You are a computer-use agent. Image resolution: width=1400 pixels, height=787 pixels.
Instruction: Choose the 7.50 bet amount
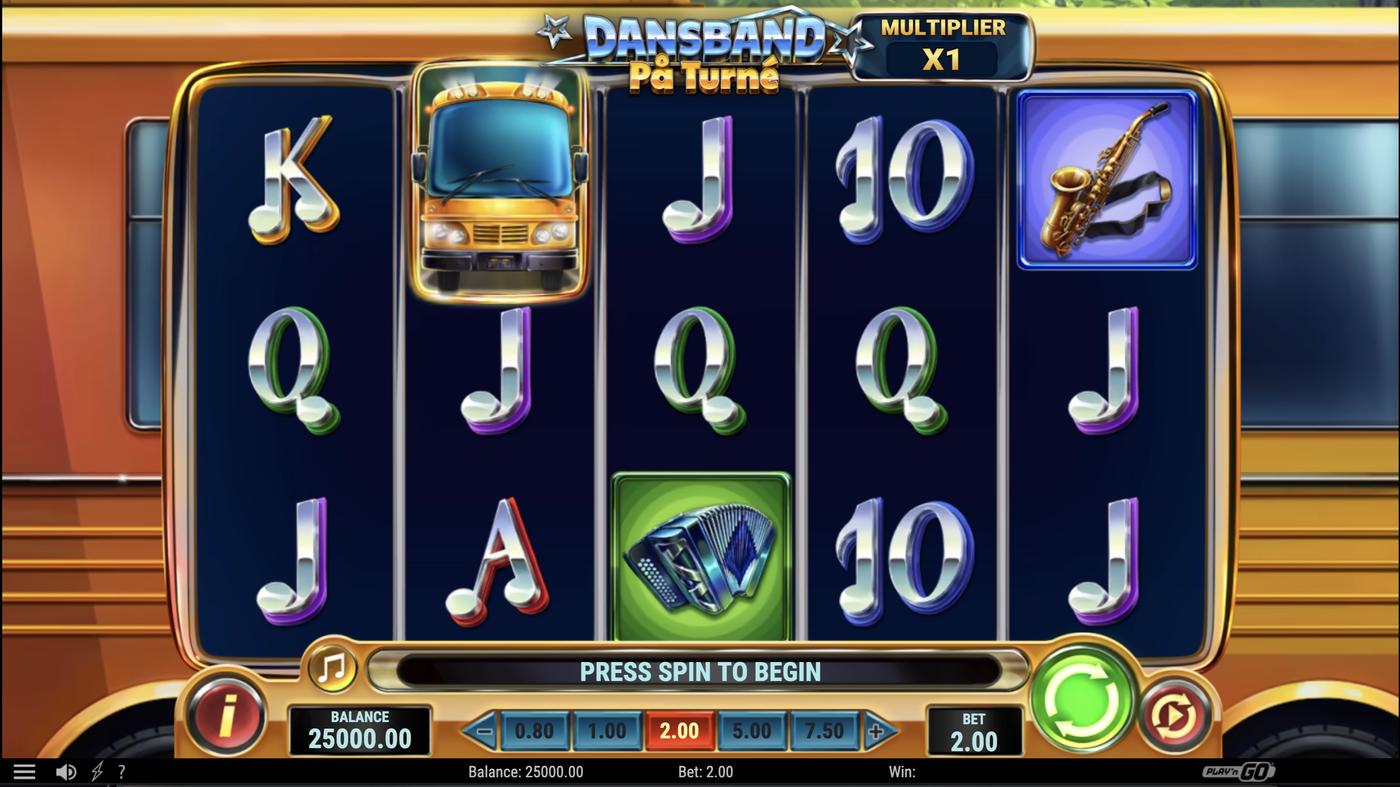(825, 730)
